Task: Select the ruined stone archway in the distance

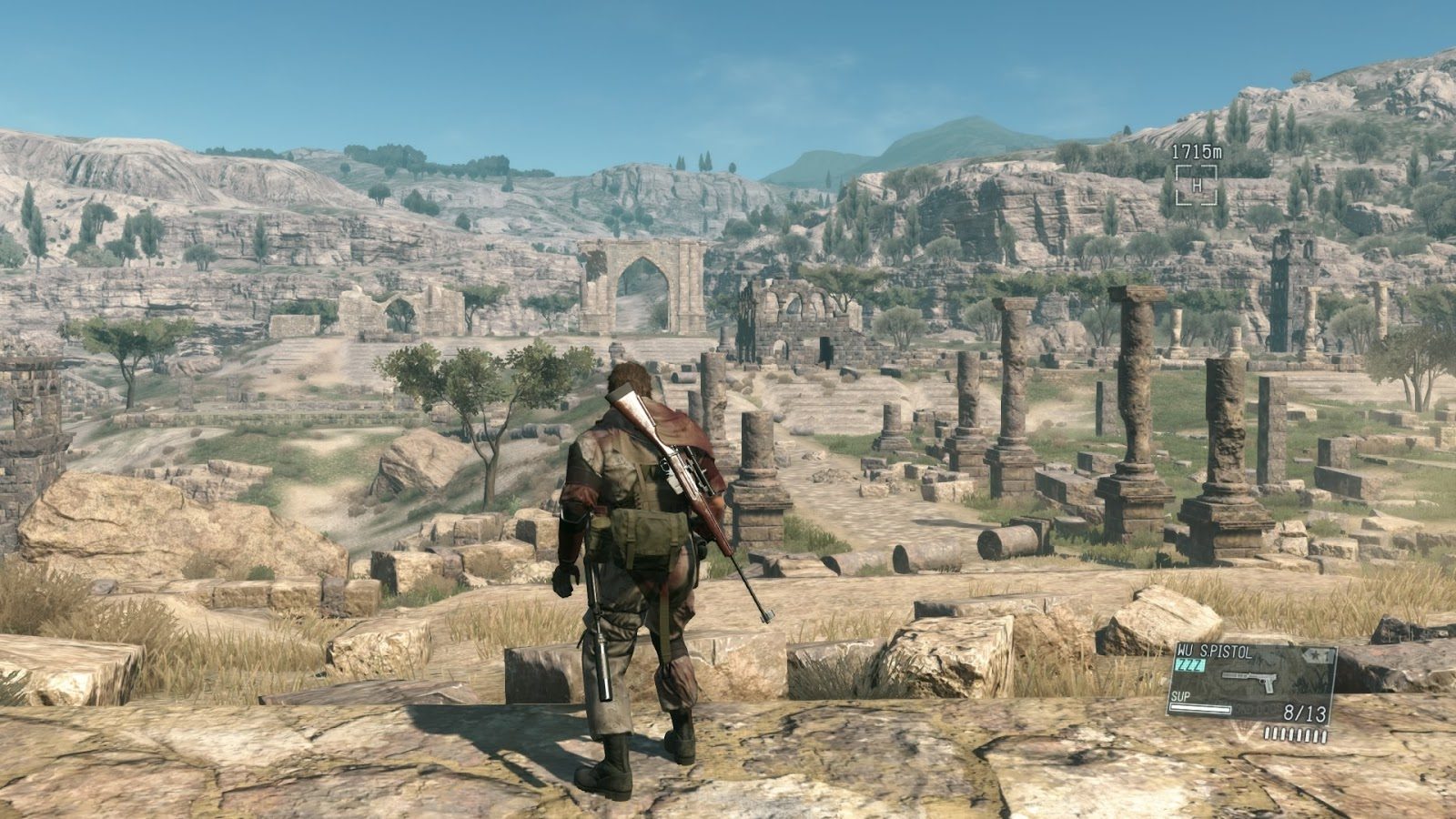Action: click(642, 282)
